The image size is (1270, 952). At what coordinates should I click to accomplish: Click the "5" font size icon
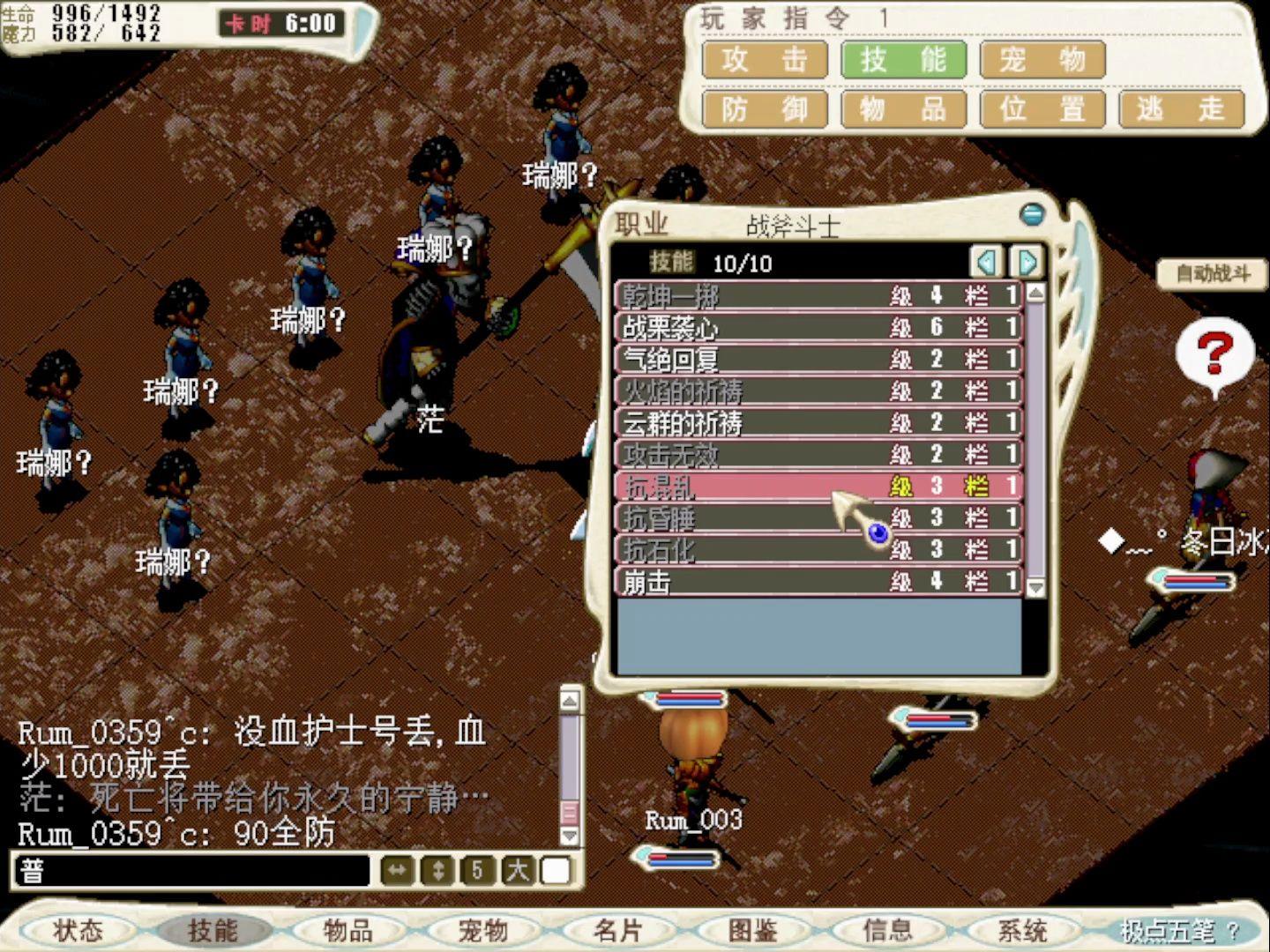pos(476,870)
